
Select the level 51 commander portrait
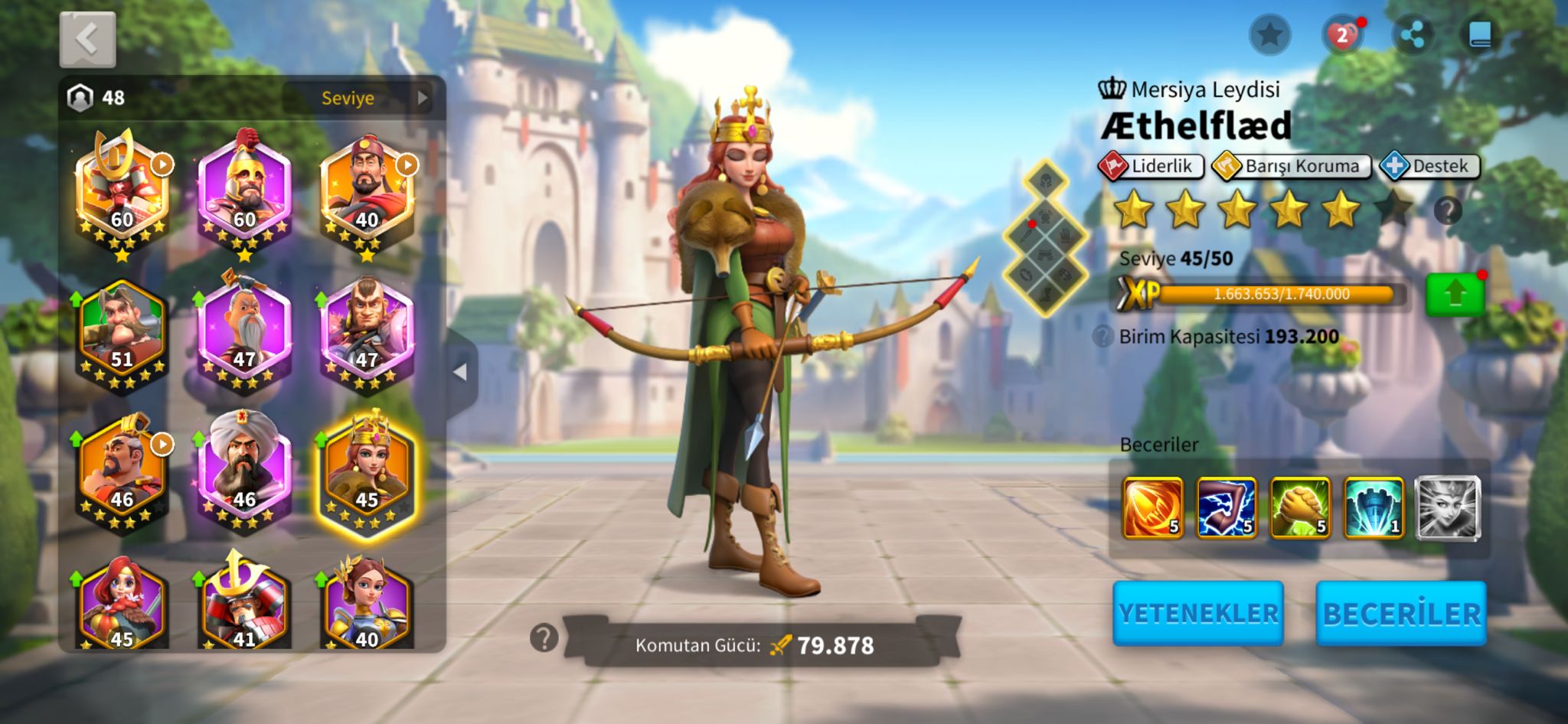[x=122, y=334]
